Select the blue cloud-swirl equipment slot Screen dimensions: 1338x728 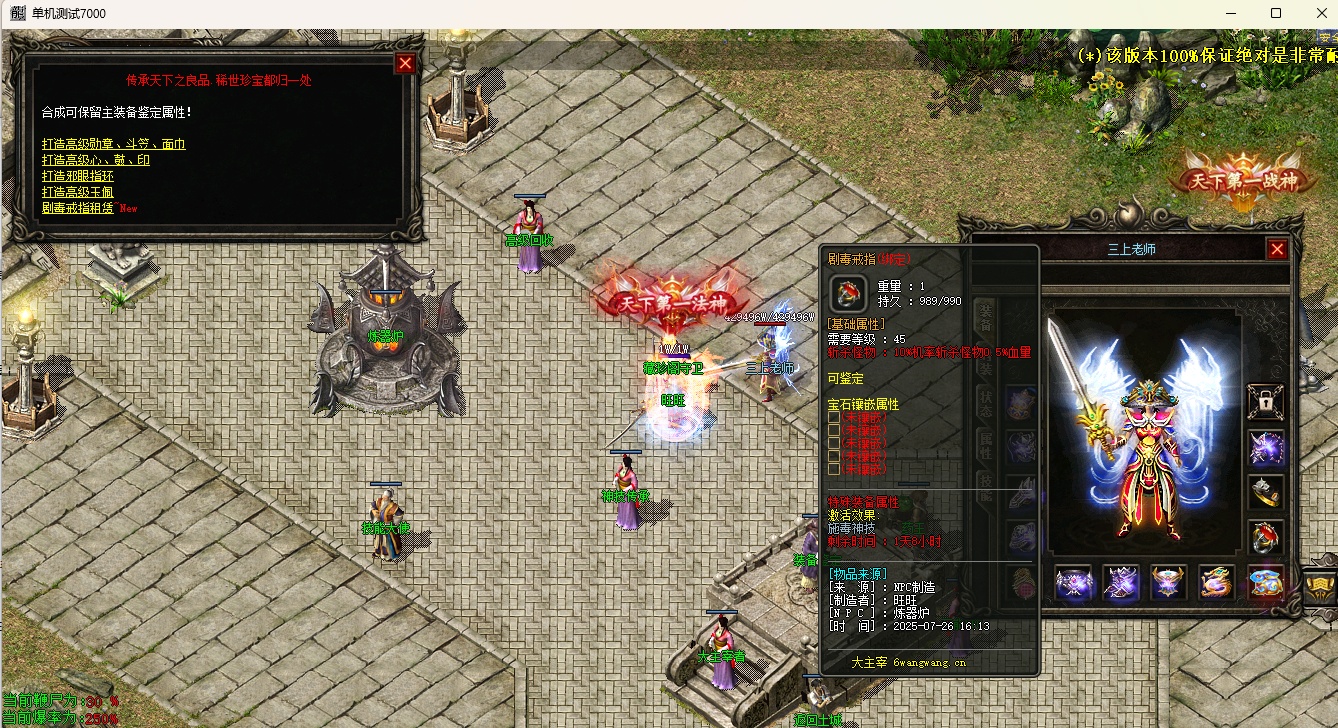(1266, 583)
